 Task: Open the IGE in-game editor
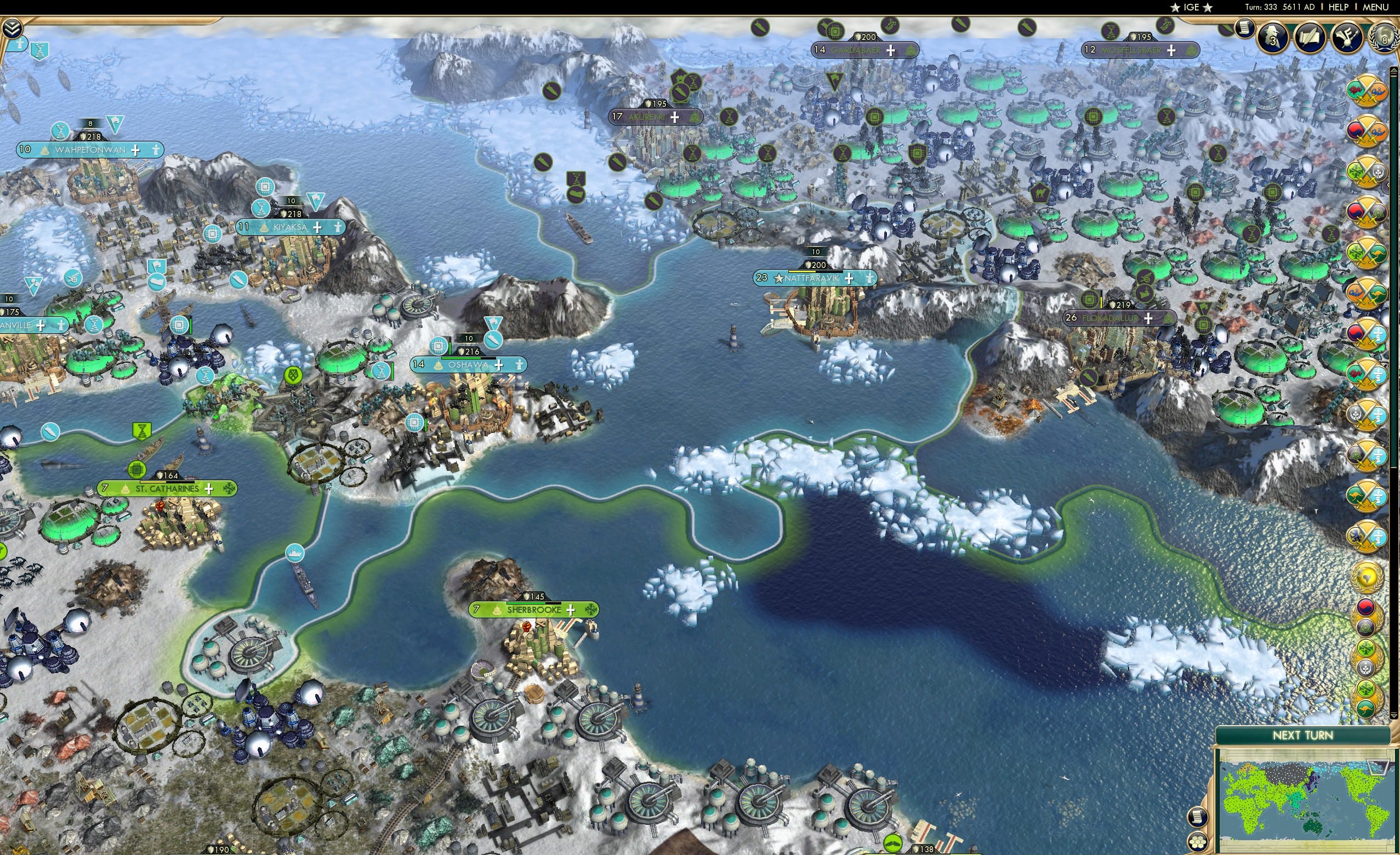pos(1192,7)
